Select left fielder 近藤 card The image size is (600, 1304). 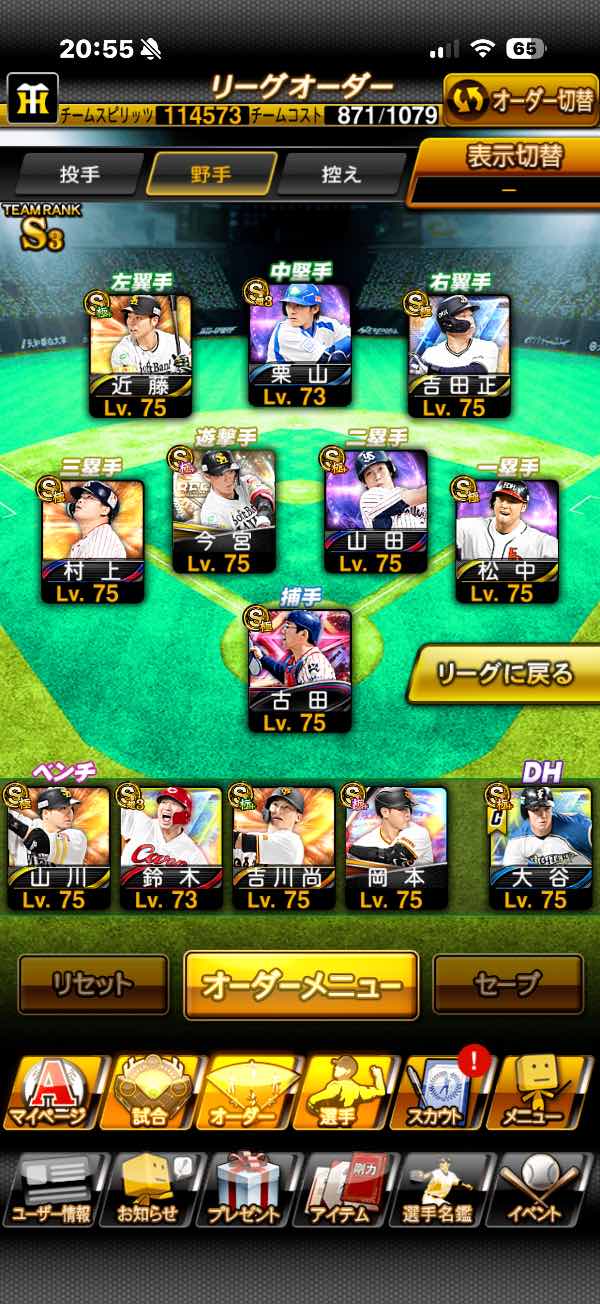click(x=140, y=356)
